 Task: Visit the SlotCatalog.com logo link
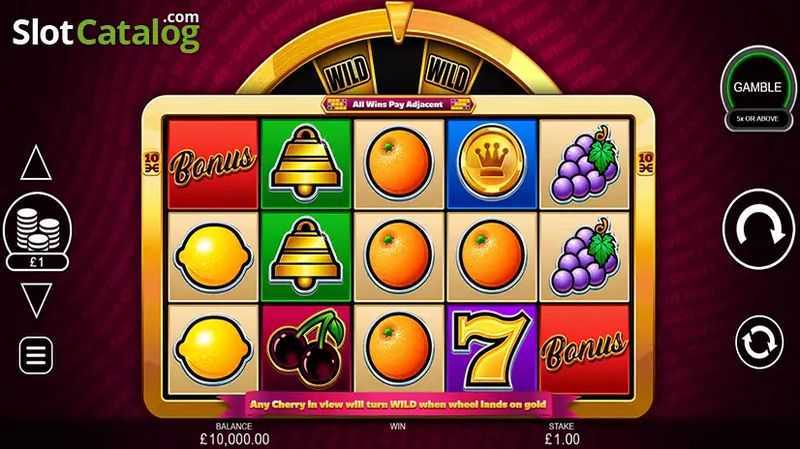(107, 35)
